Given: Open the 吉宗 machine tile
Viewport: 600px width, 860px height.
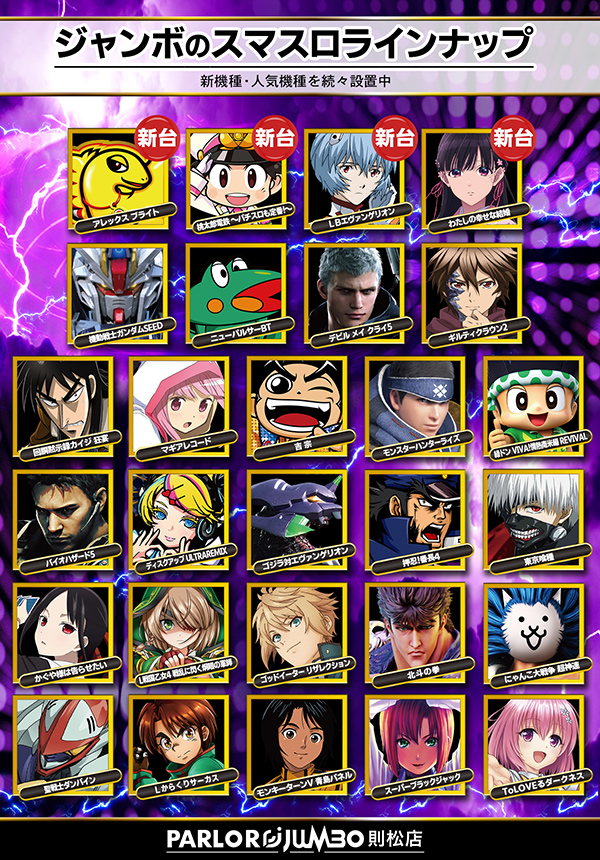Looking at the screenshot, I should pyautogui.click(x=298, y=402).
